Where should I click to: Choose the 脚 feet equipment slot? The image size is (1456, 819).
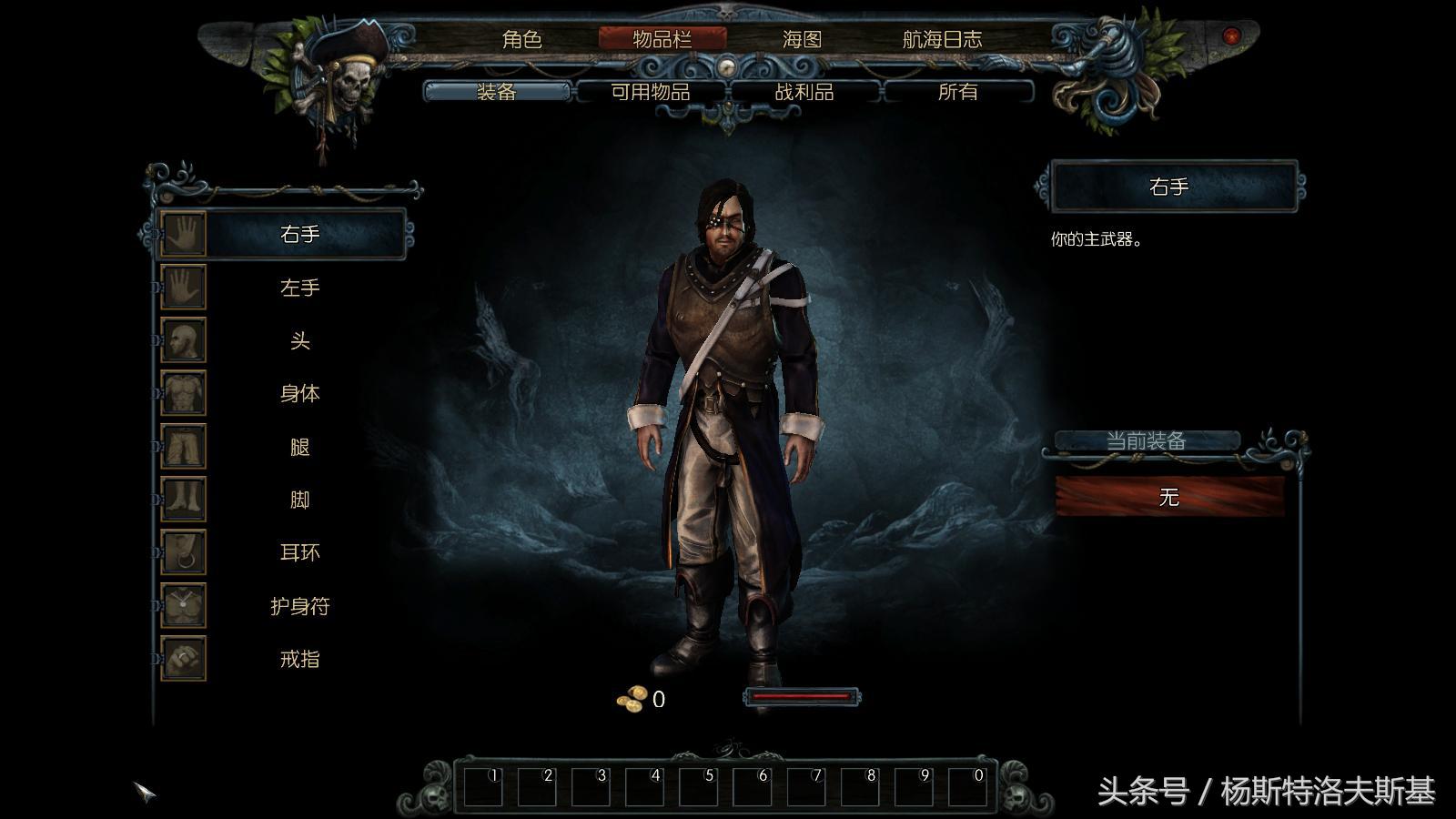299,500
